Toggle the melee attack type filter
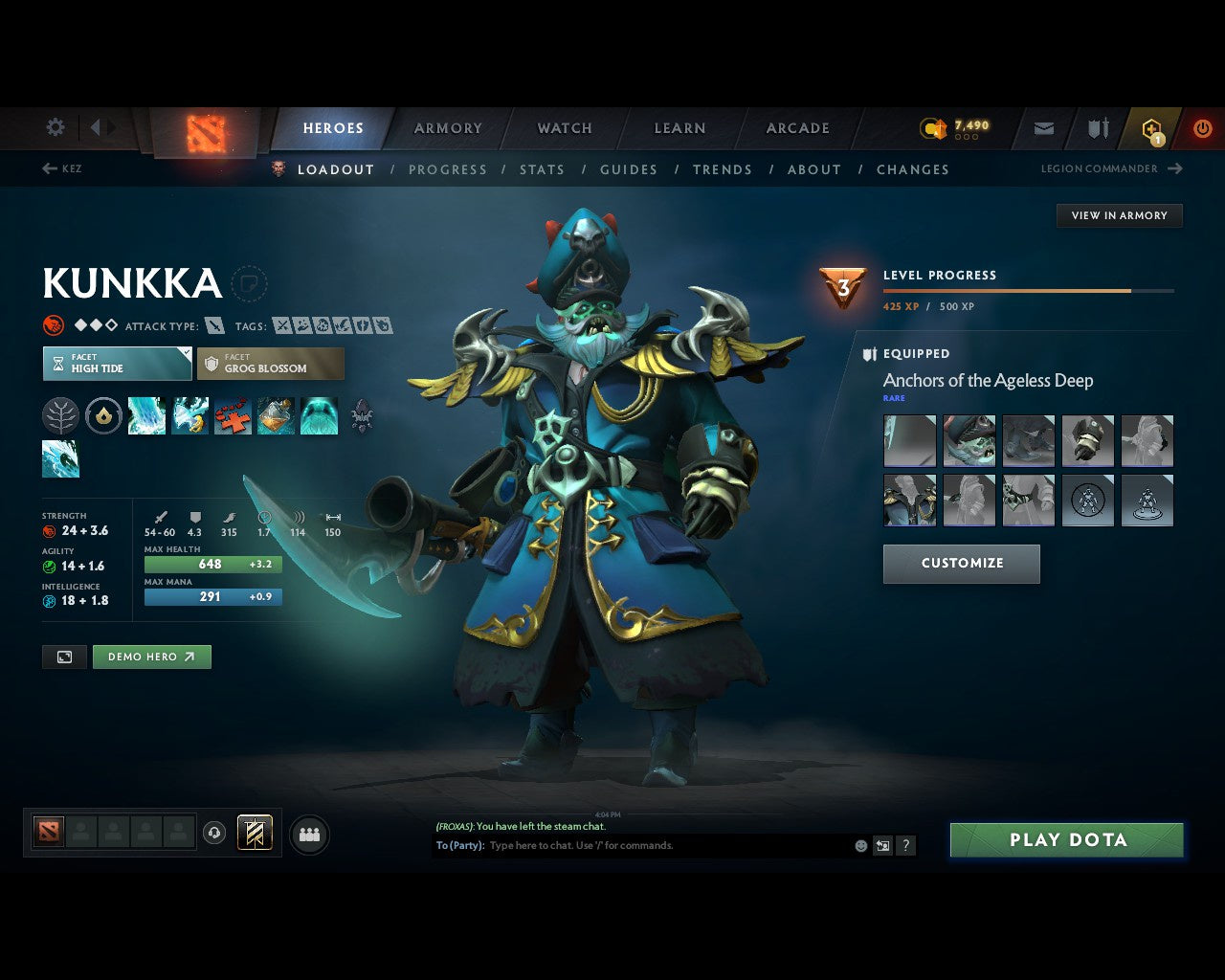This screenshot has width=1225, height=980. tap(215, 325)
